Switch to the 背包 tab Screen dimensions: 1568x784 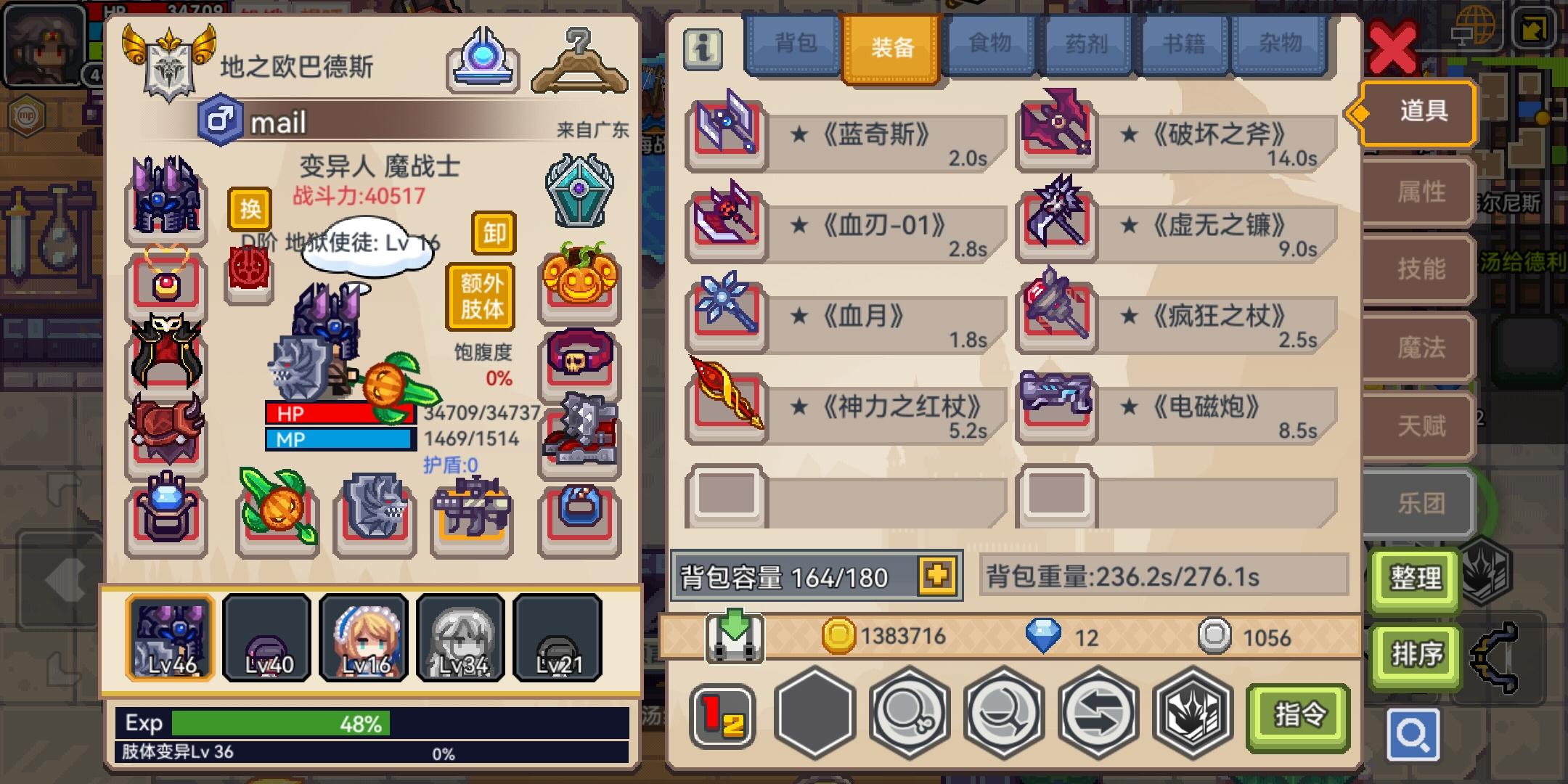click(x=791, y=44)
